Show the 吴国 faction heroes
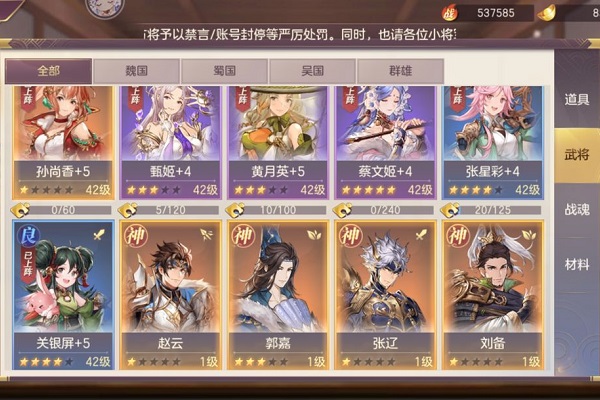600x400 pixels. (312, 71)
